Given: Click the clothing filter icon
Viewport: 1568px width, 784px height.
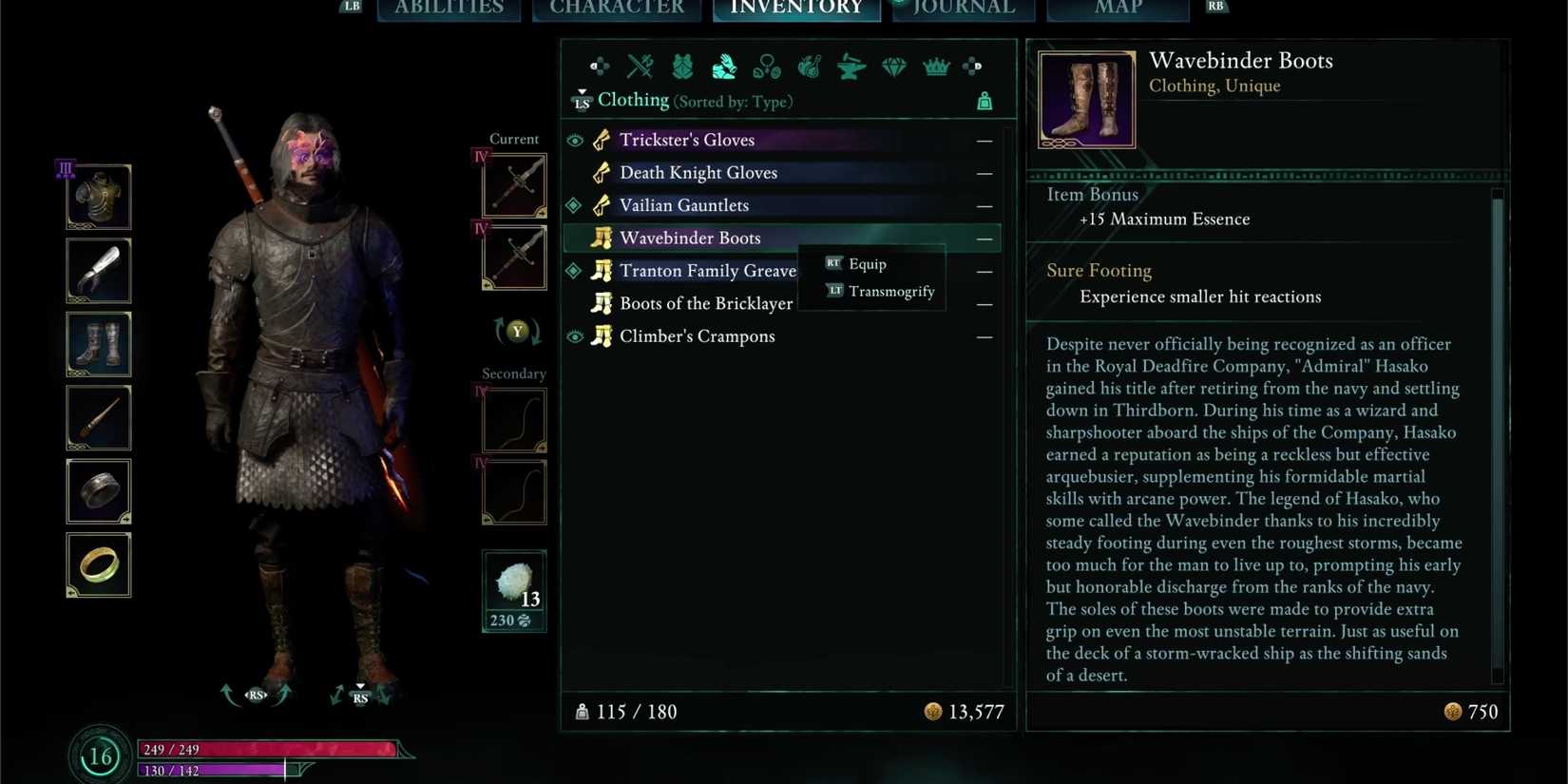Looking at the screenshot, I should pyautogui.click(x=722, y=67).
